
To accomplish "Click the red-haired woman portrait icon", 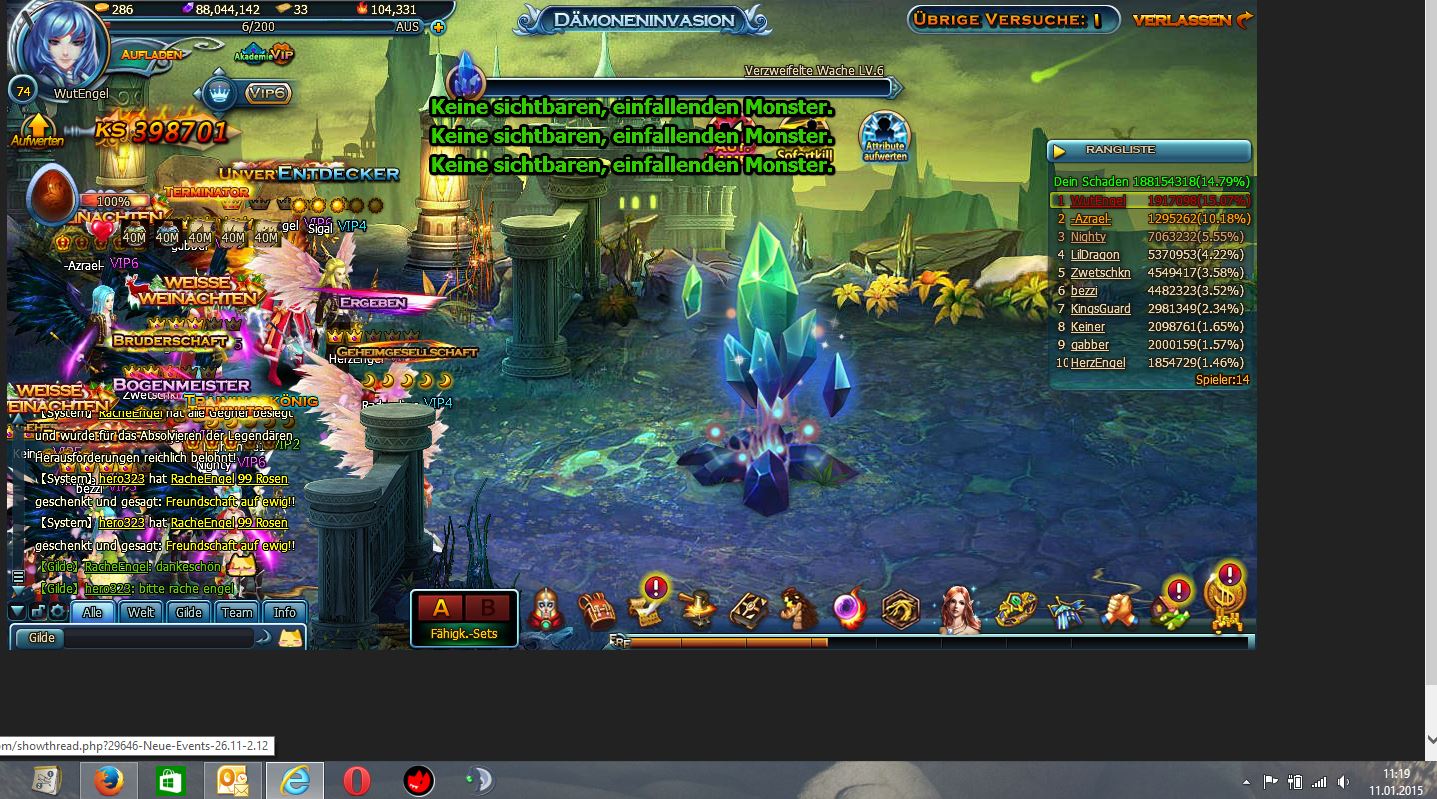I will pyautogui.click(x=959, y=608).
